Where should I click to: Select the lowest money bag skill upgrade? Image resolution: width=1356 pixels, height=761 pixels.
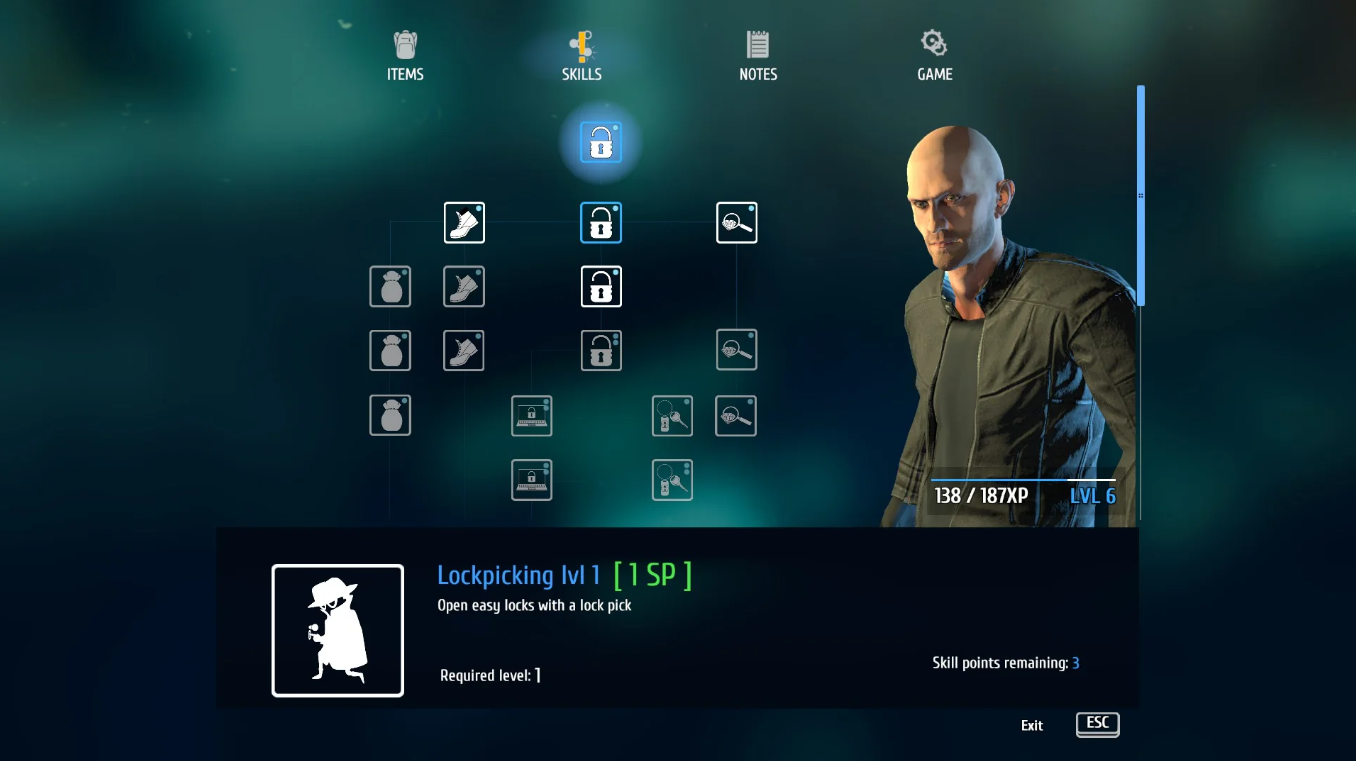[390, 415]
